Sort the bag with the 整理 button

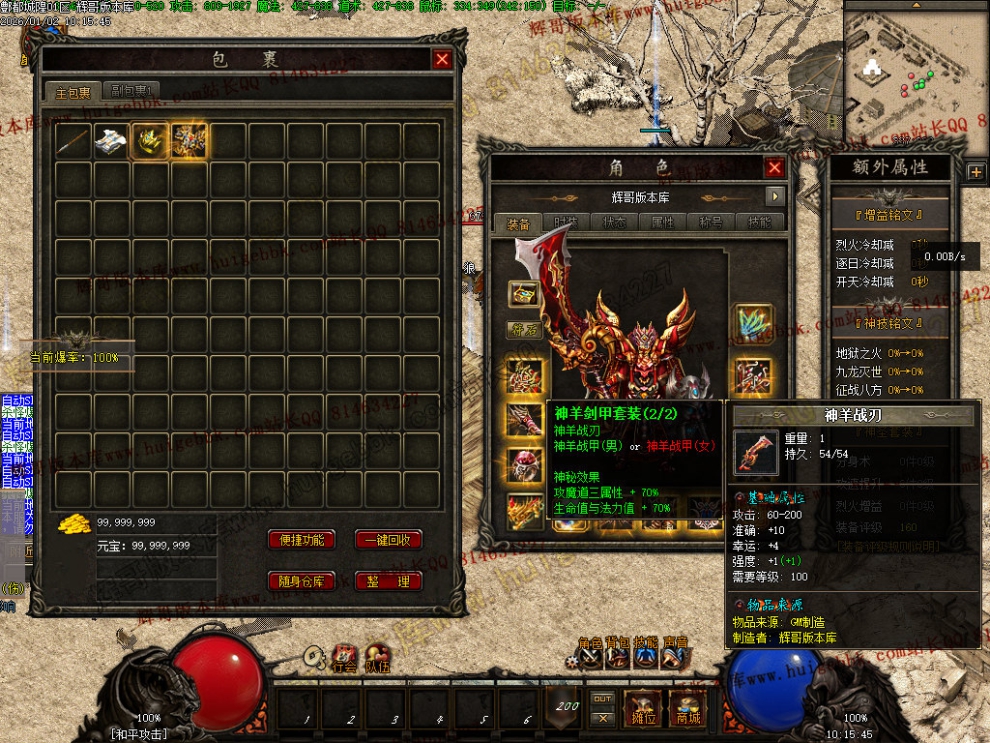coord(388,582)
